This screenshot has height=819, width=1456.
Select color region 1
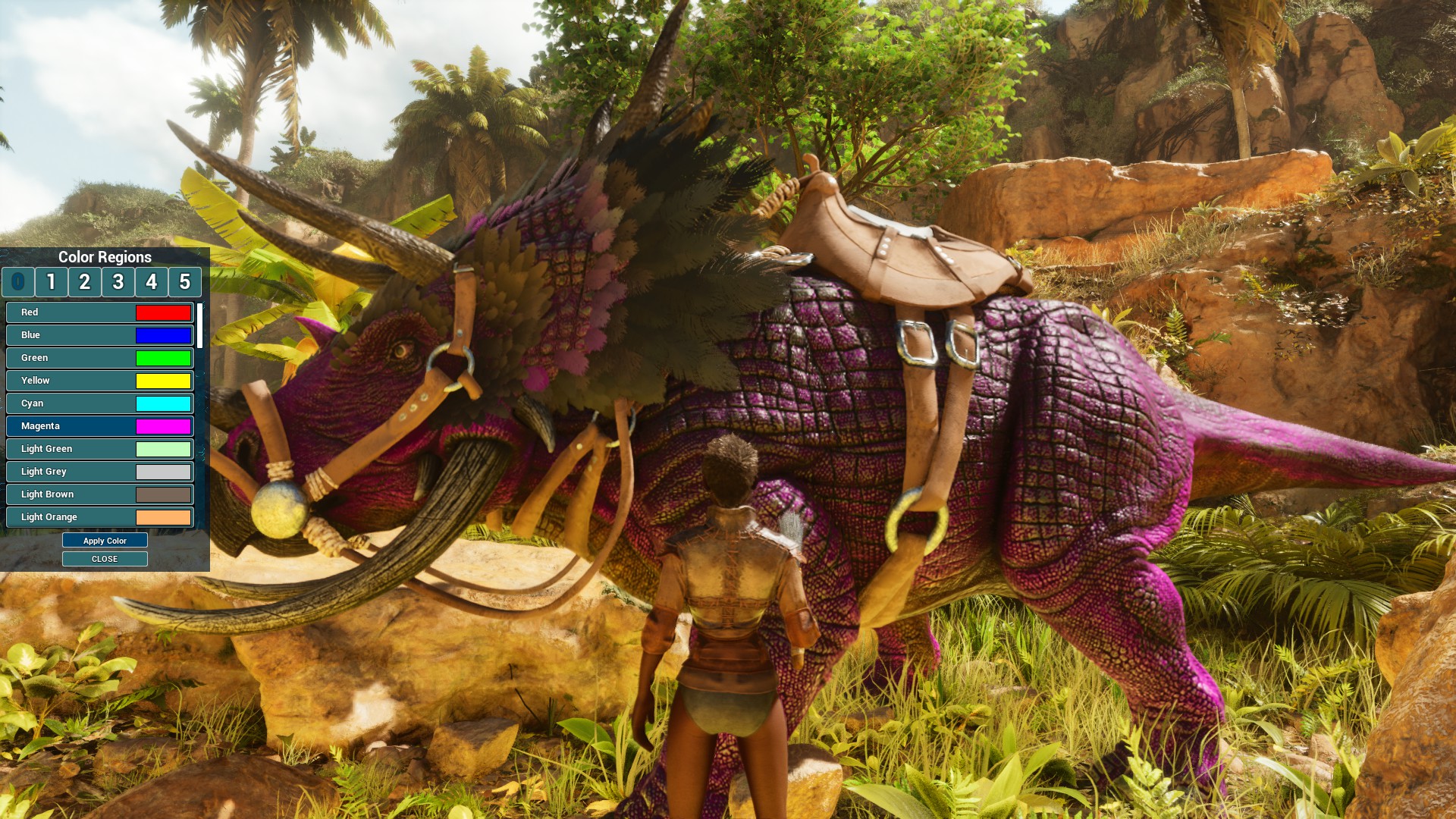click(x=51, y=282)
